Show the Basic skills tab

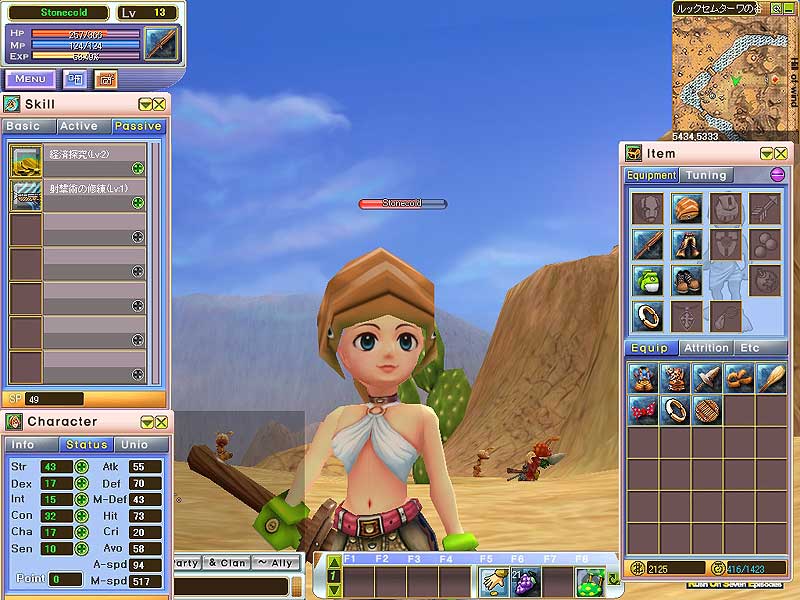pos(23,126)
